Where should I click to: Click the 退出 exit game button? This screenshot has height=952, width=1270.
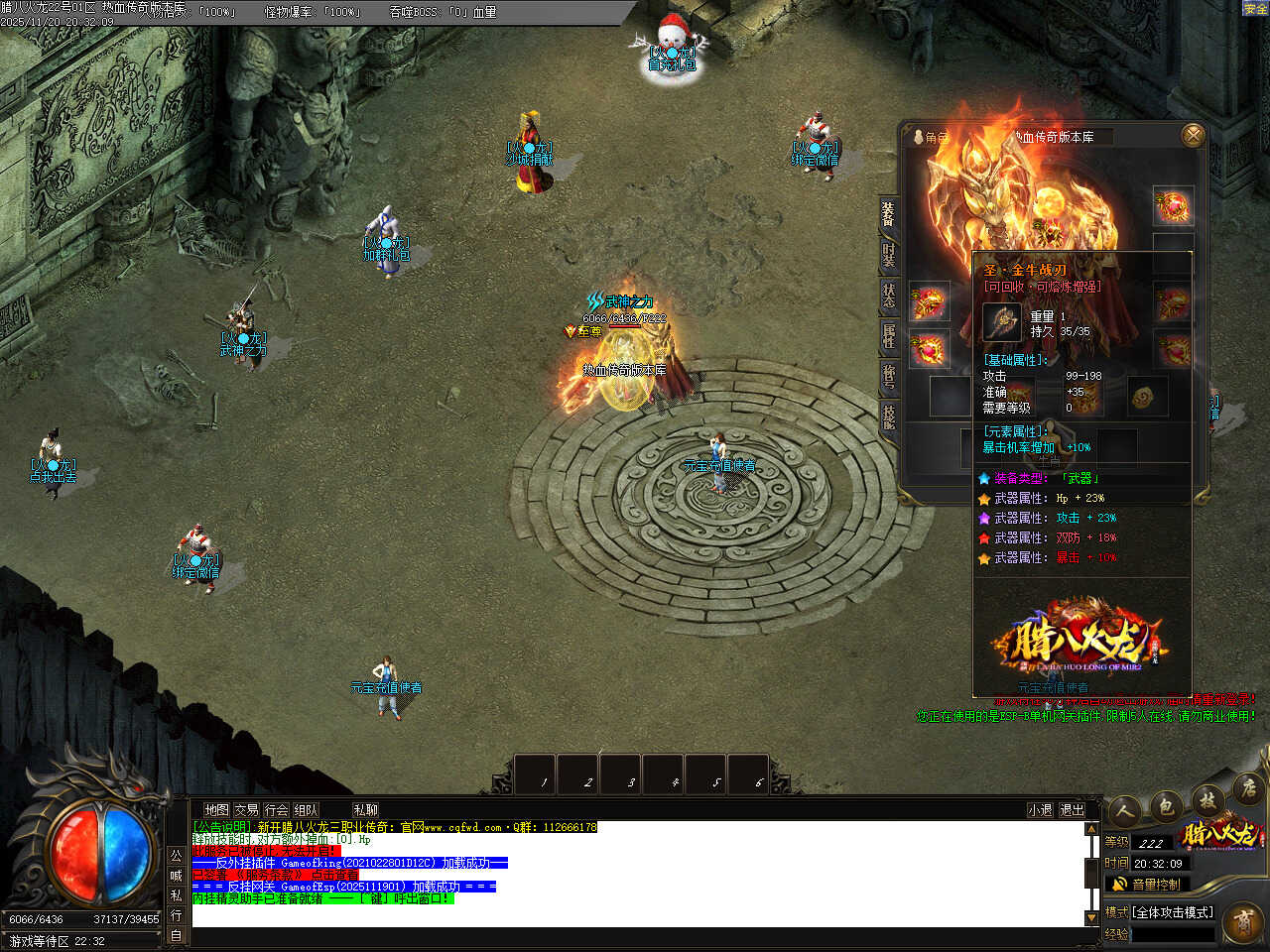click(1072, 810)
